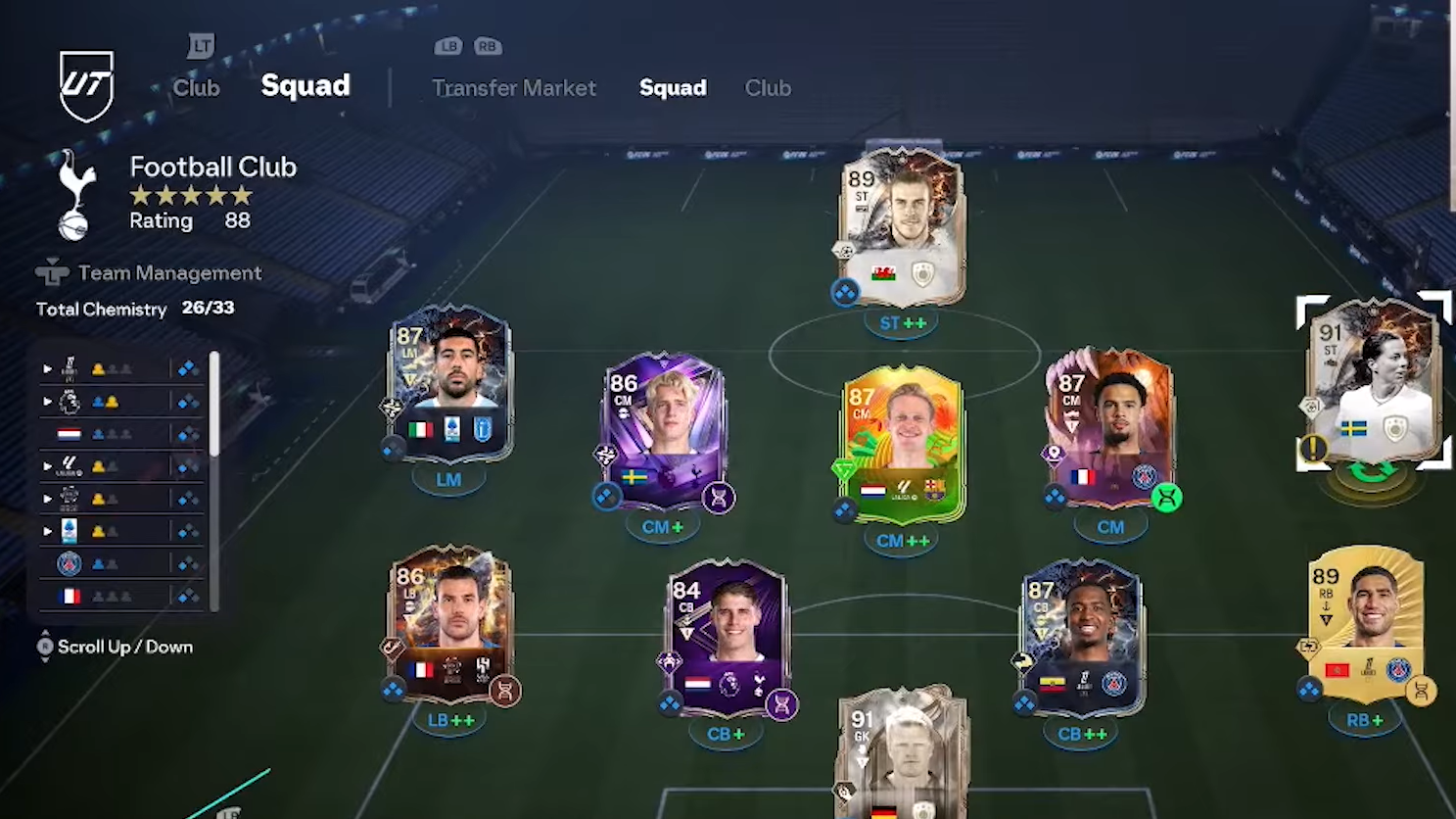Select the 89 ST Wales striker card
Image resolution: width=1456 pixels, height=819 pixels.
coord(902,227)
